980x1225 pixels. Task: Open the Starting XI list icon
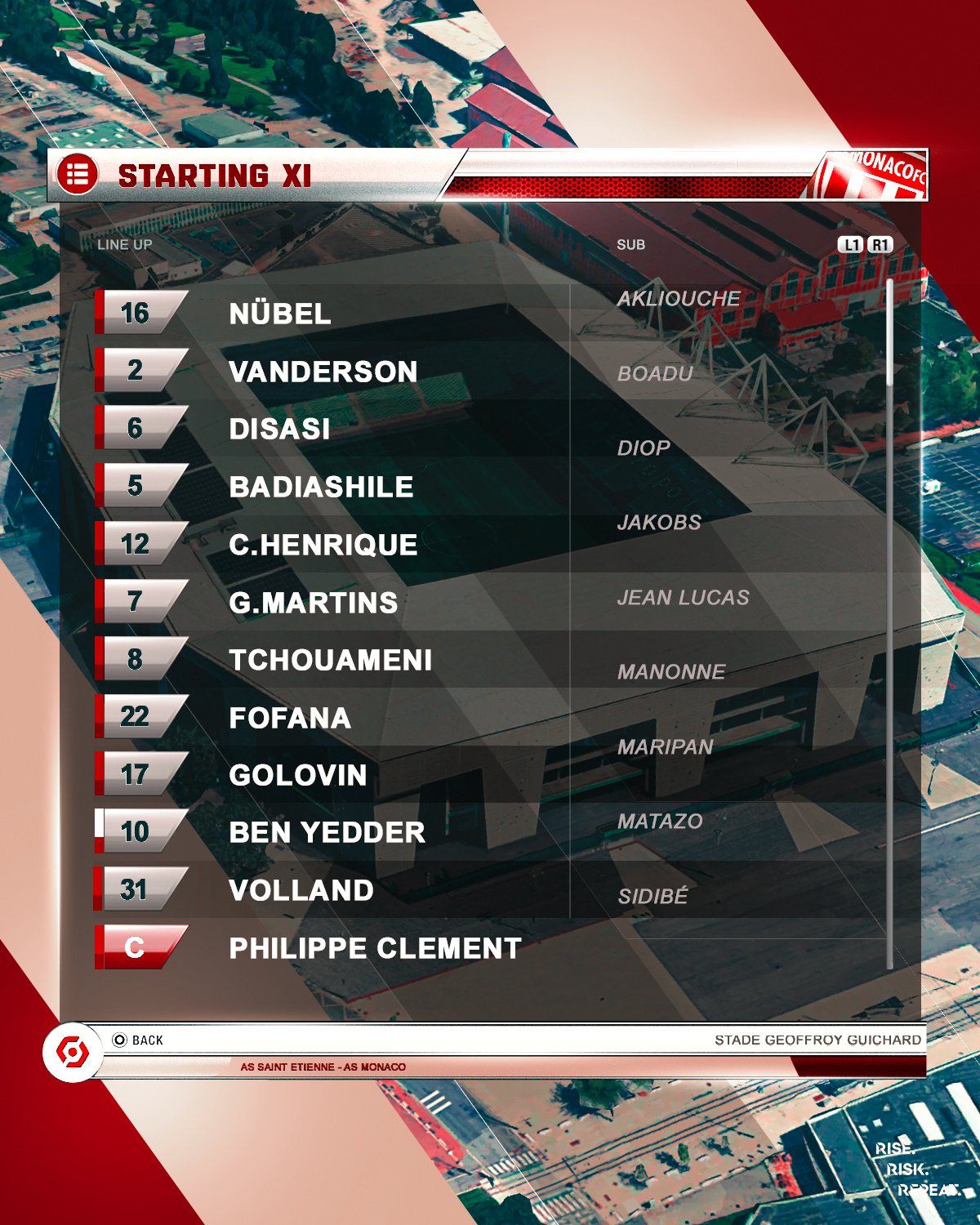coord(78,175)
